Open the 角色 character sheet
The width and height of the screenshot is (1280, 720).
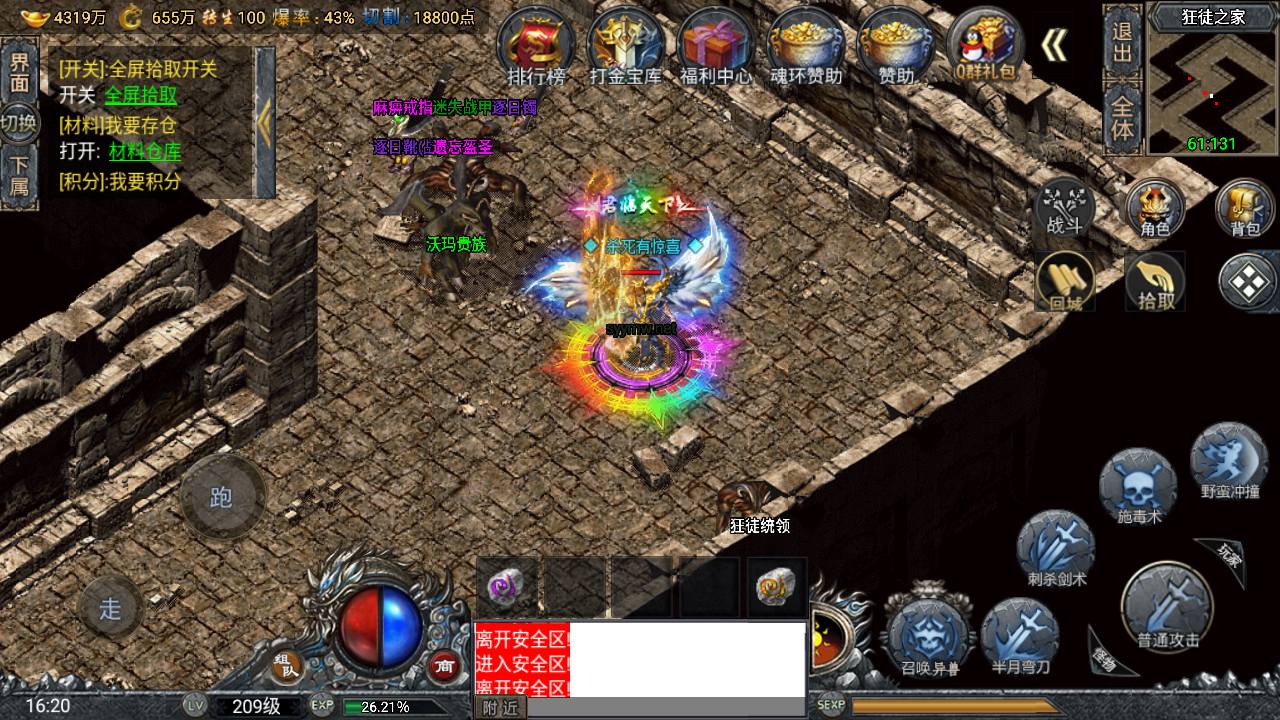[x=1155, y=209]
